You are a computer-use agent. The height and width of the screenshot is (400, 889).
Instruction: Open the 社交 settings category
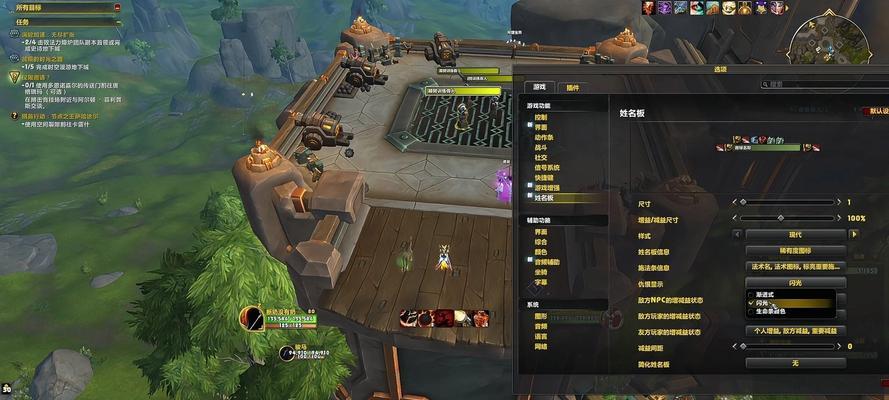coord(541,158)
